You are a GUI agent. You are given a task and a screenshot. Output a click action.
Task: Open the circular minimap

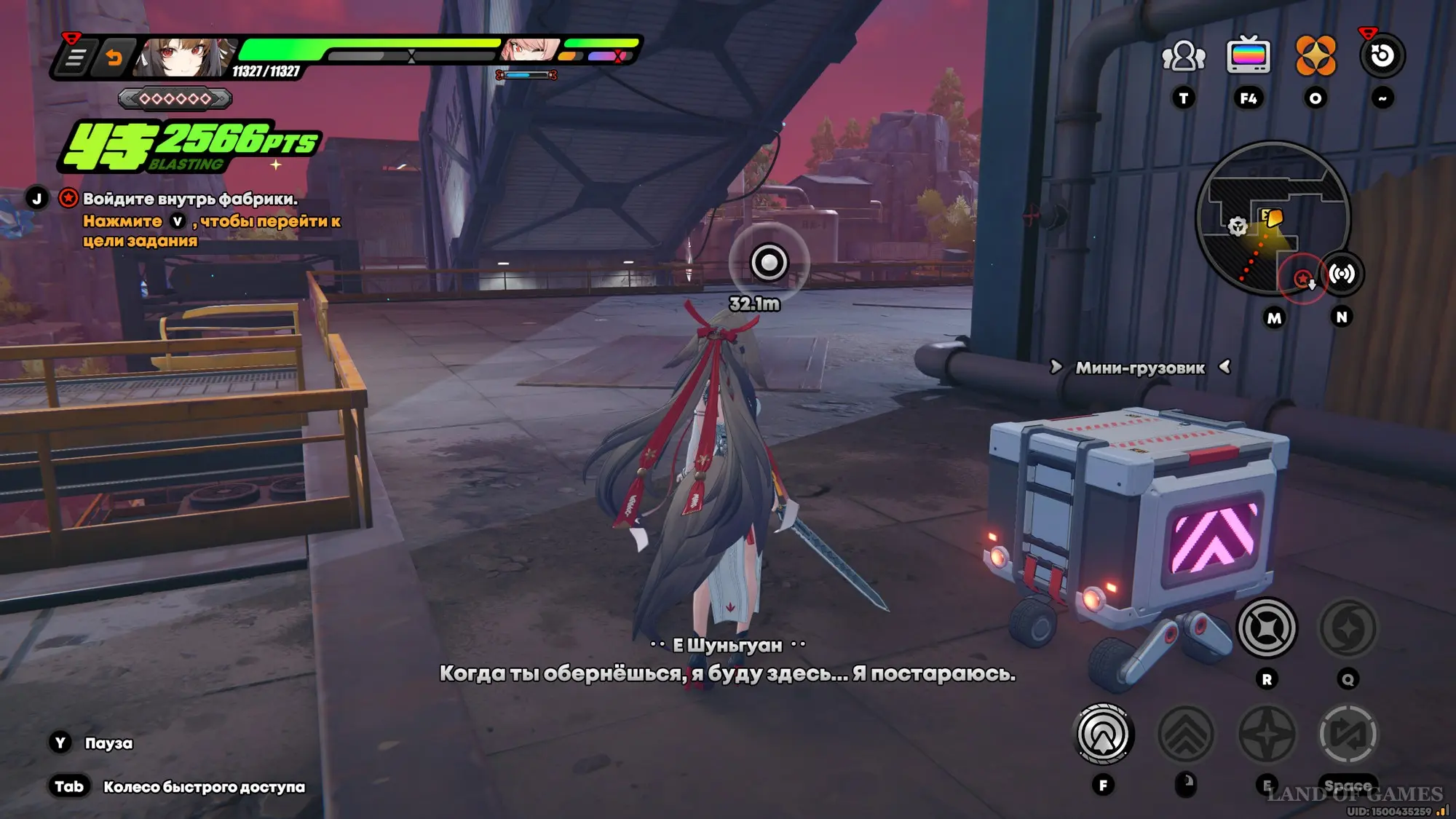pyautogui.click(x=1273, y=218)
